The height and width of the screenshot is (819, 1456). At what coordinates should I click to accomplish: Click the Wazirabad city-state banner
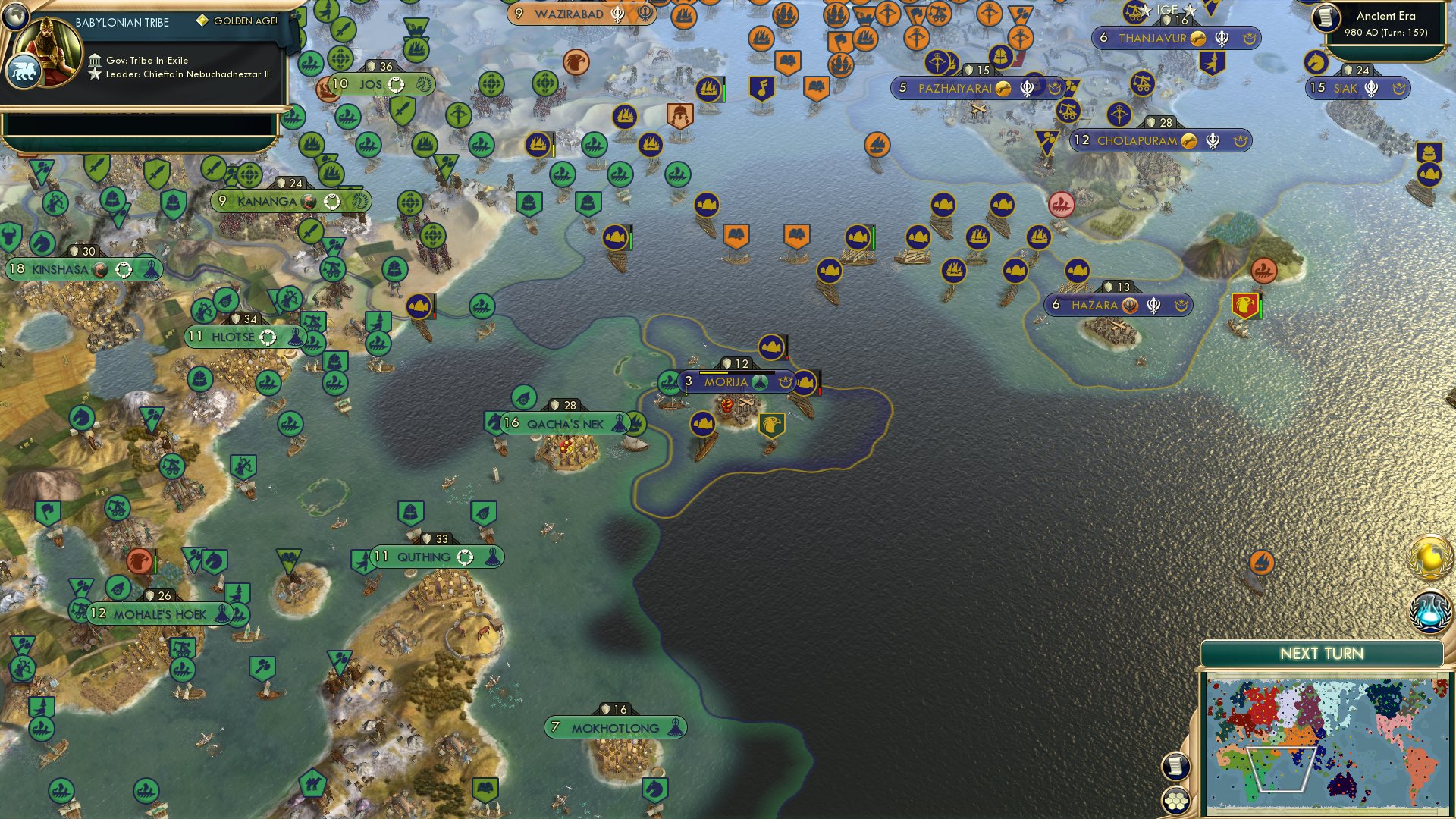click(570, 14)
